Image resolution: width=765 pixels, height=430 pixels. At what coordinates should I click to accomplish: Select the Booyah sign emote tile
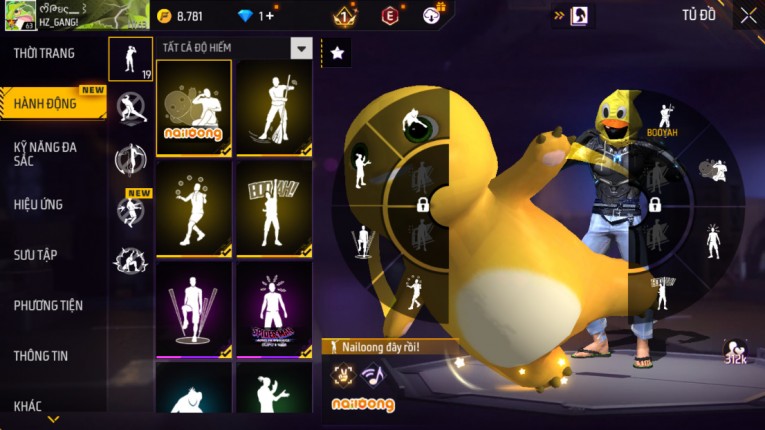click(274, 206)
